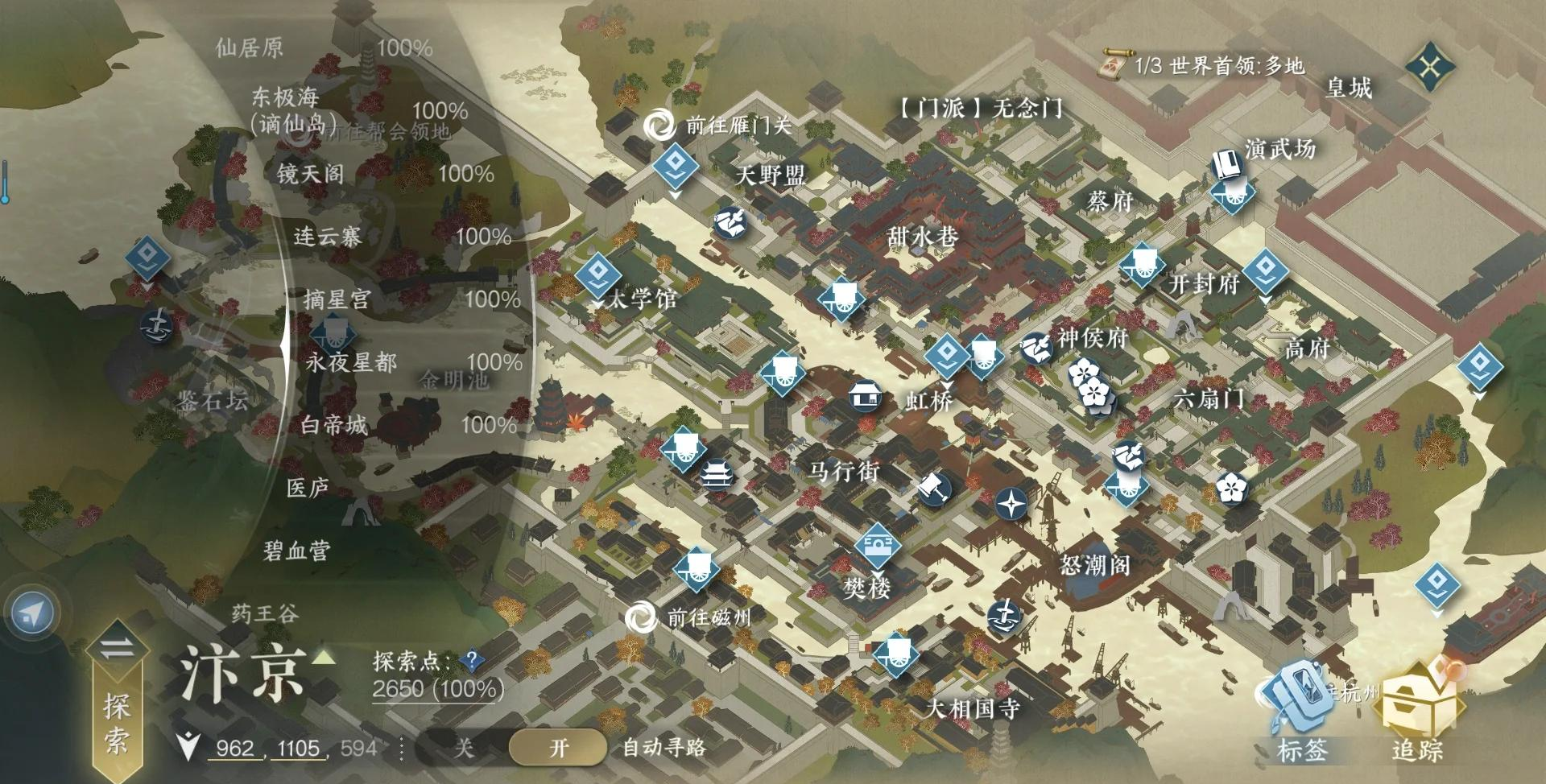1546x784 pixels.
Task: Turn auto-pathfinding on with 开
Action: [x=559, y=748]
